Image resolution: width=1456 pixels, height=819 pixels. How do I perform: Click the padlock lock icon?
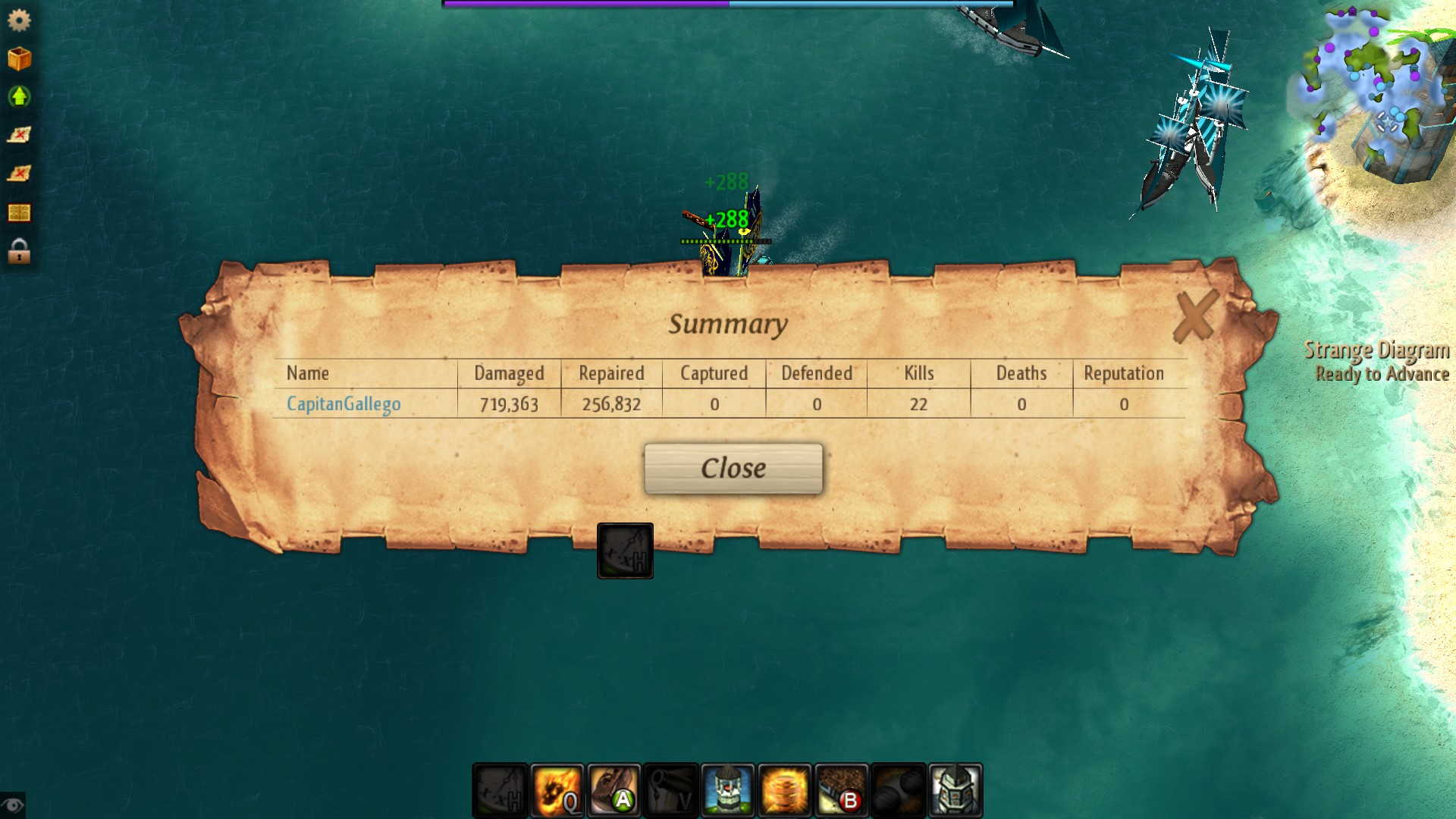[19, 253]
